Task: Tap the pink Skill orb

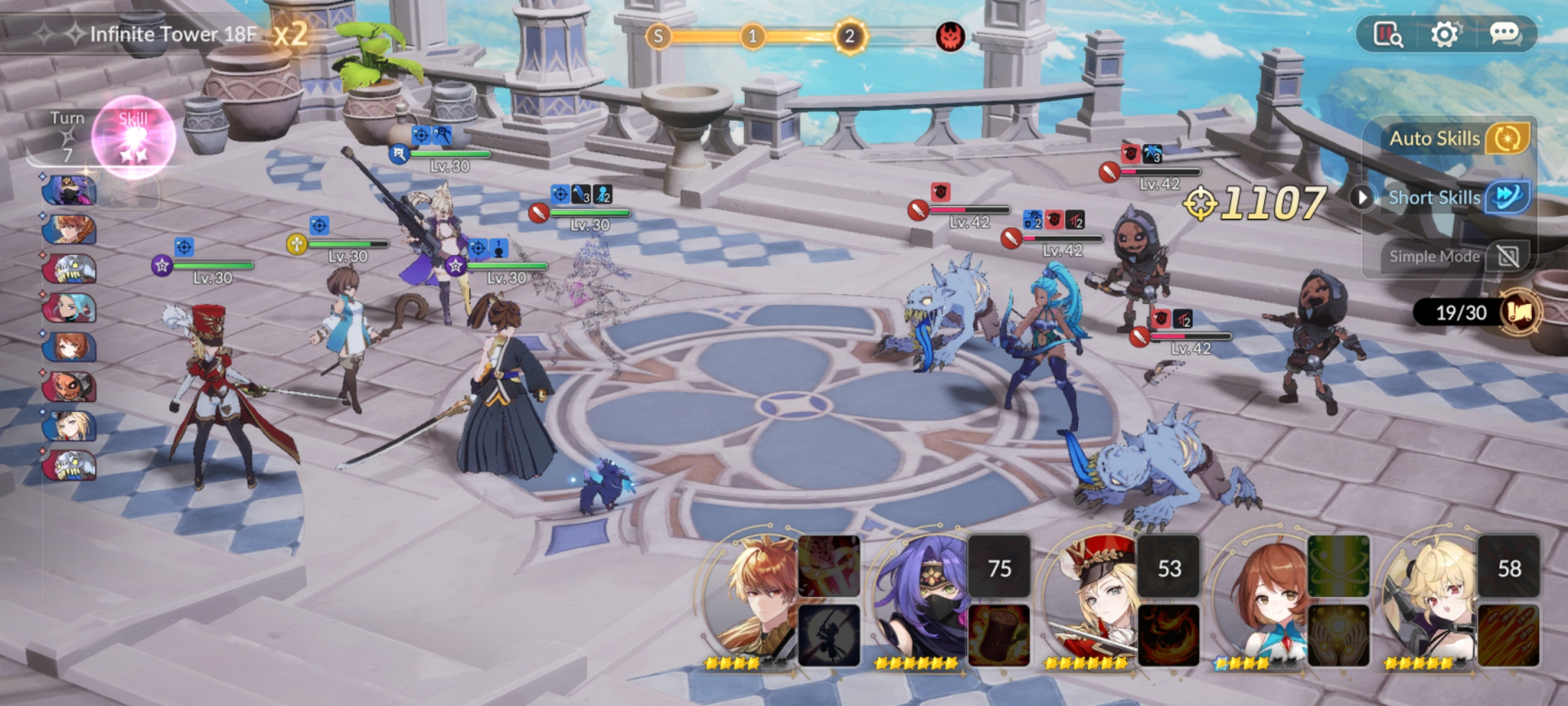Action: [x=134, y=137]
